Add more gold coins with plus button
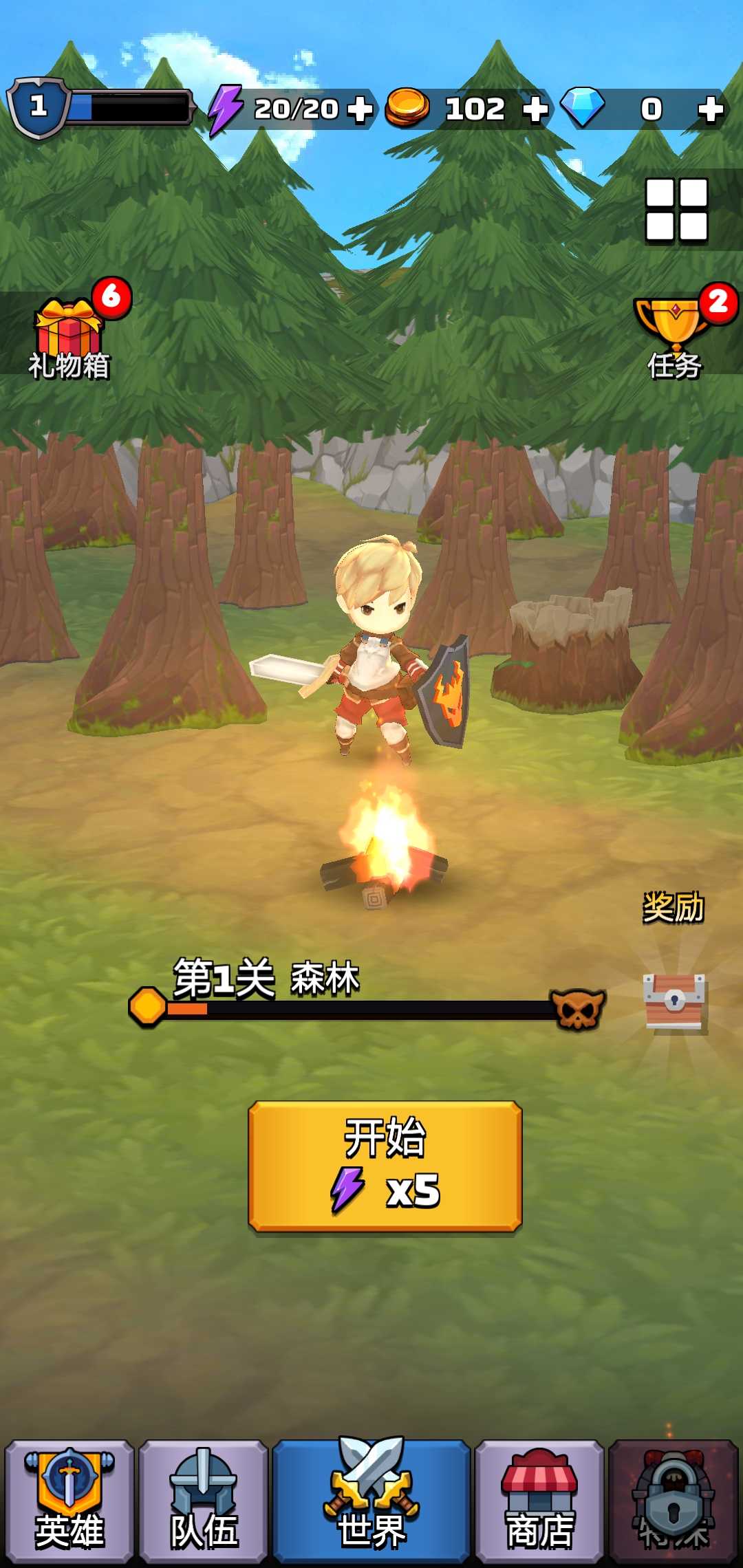 [x=535, y=109]
